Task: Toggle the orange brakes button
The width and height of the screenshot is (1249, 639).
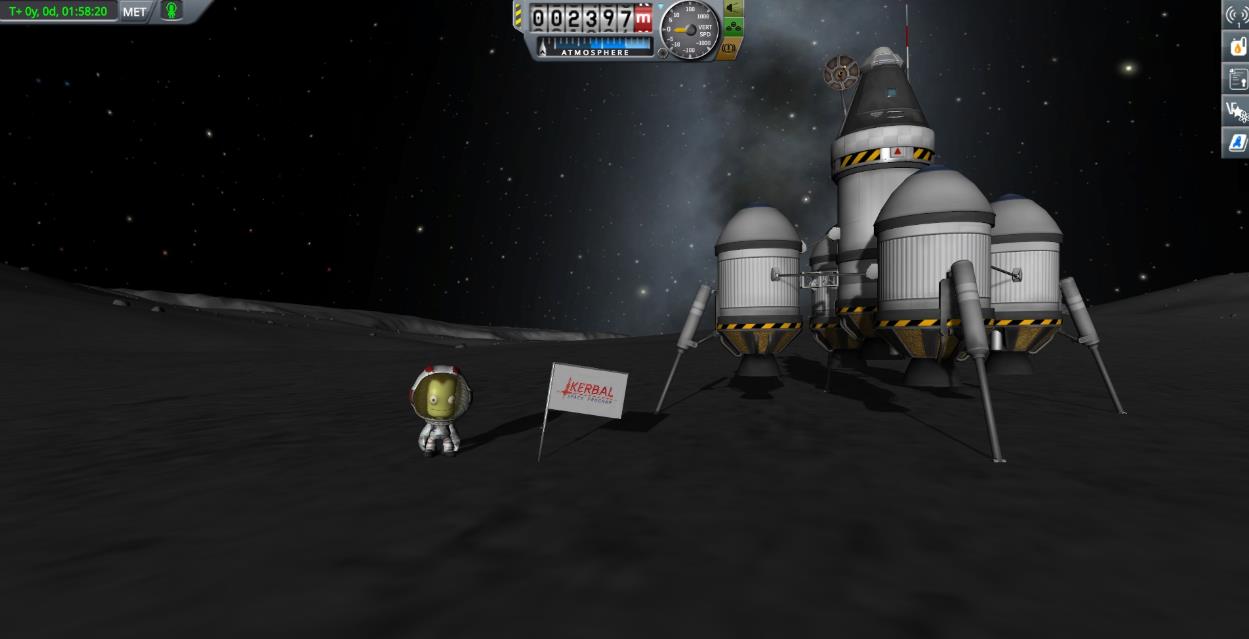Action: pos(729,48)
